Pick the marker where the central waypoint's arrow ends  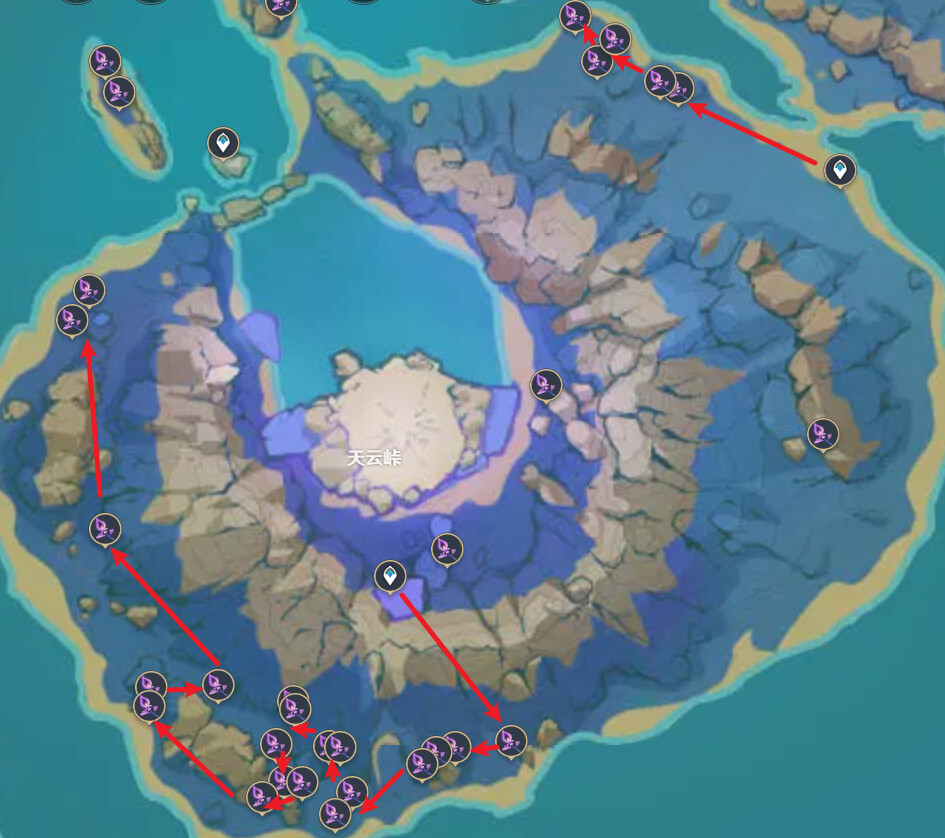[x=511, y=740]
